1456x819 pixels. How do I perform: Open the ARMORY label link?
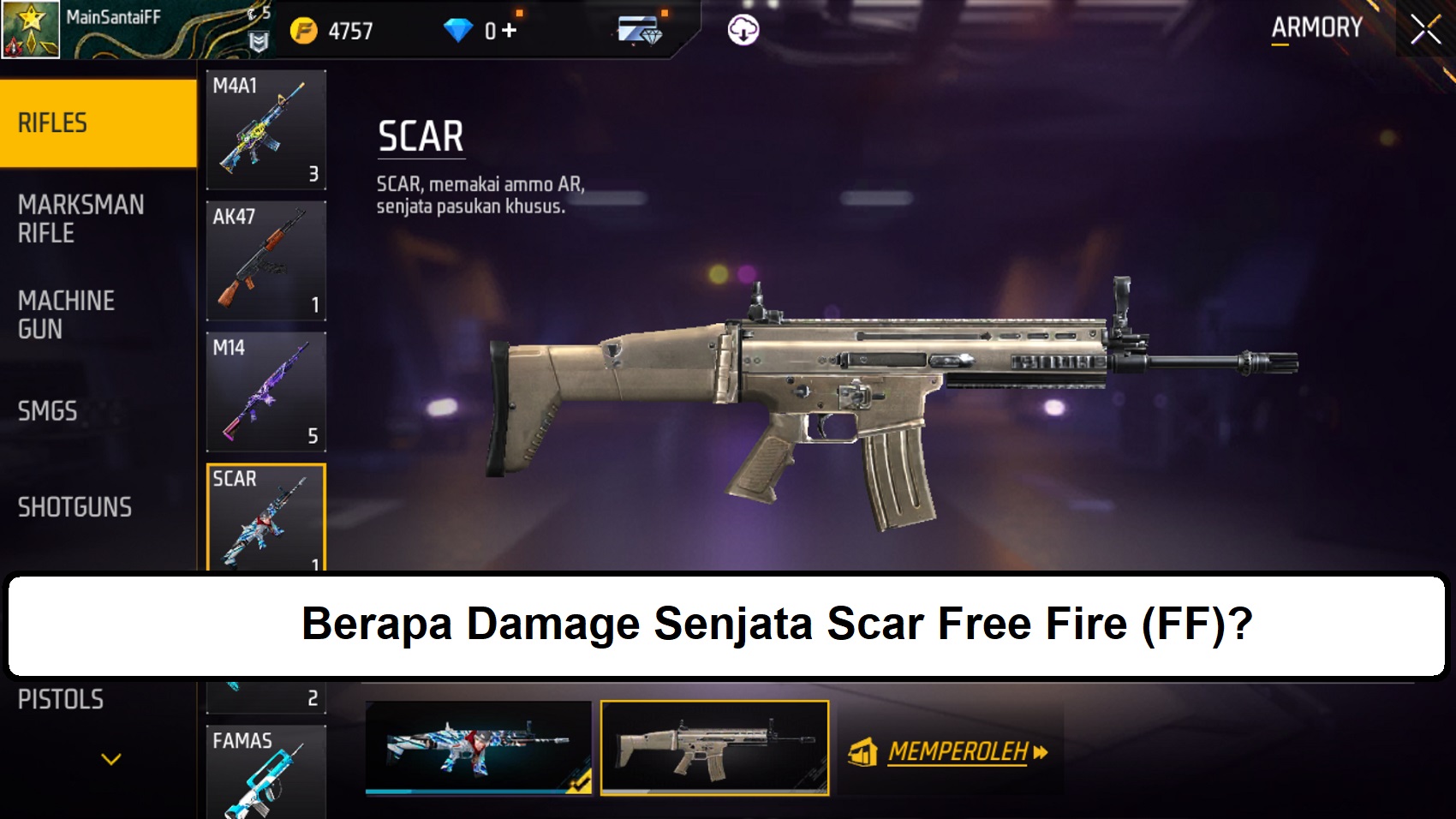pos(1315,27)
